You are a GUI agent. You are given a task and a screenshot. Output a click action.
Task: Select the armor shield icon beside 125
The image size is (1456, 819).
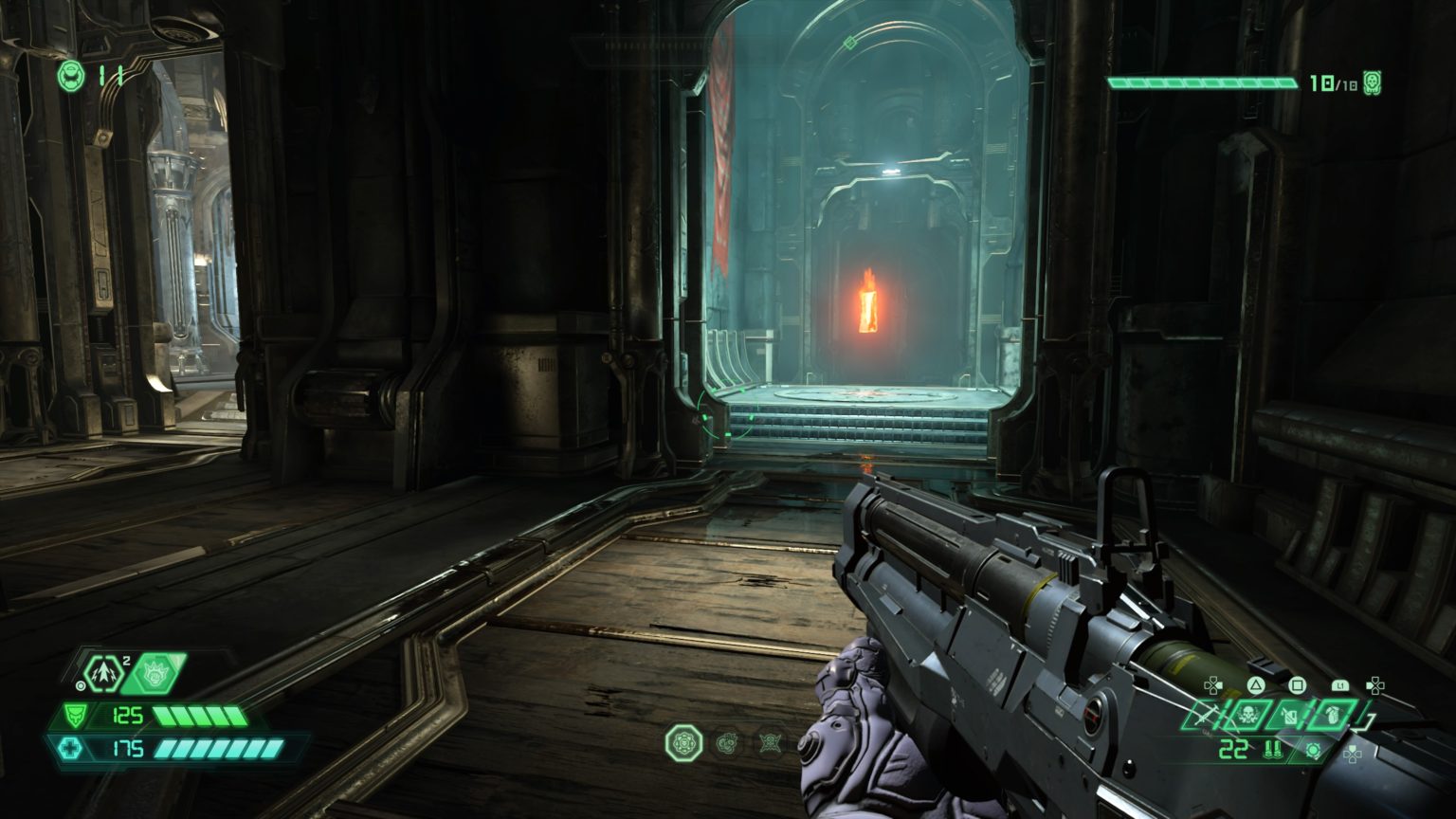[75, 716]
